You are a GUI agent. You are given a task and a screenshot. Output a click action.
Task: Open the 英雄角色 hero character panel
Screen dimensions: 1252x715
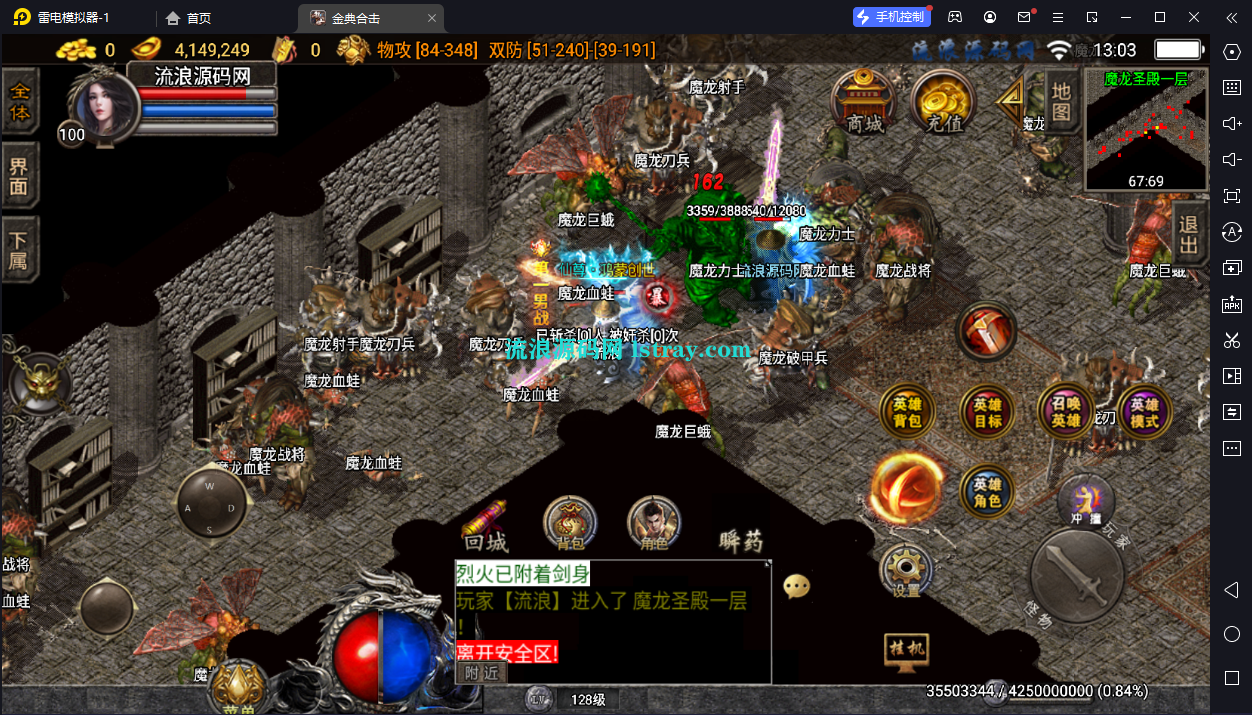tap(987, 492)
